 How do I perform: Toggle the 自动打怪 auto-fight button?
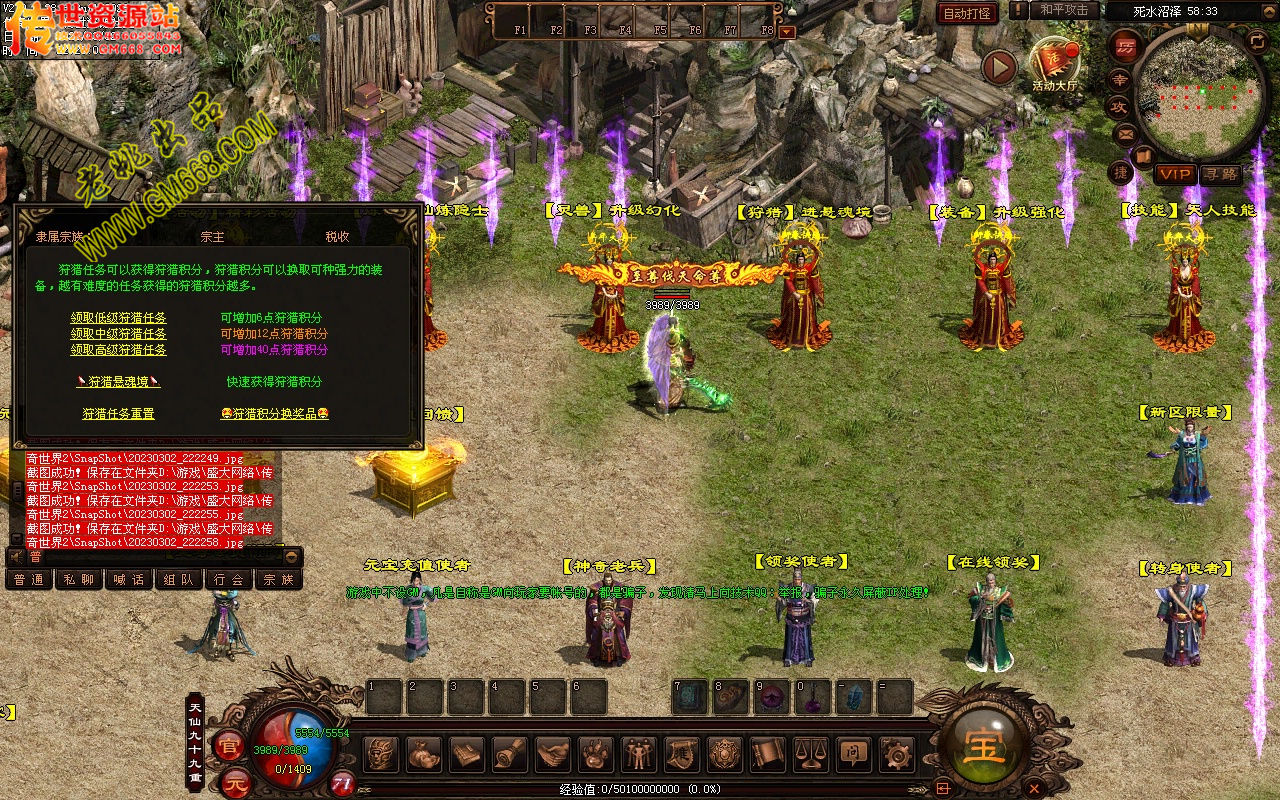pyautogui.click(x=967, y=13)
